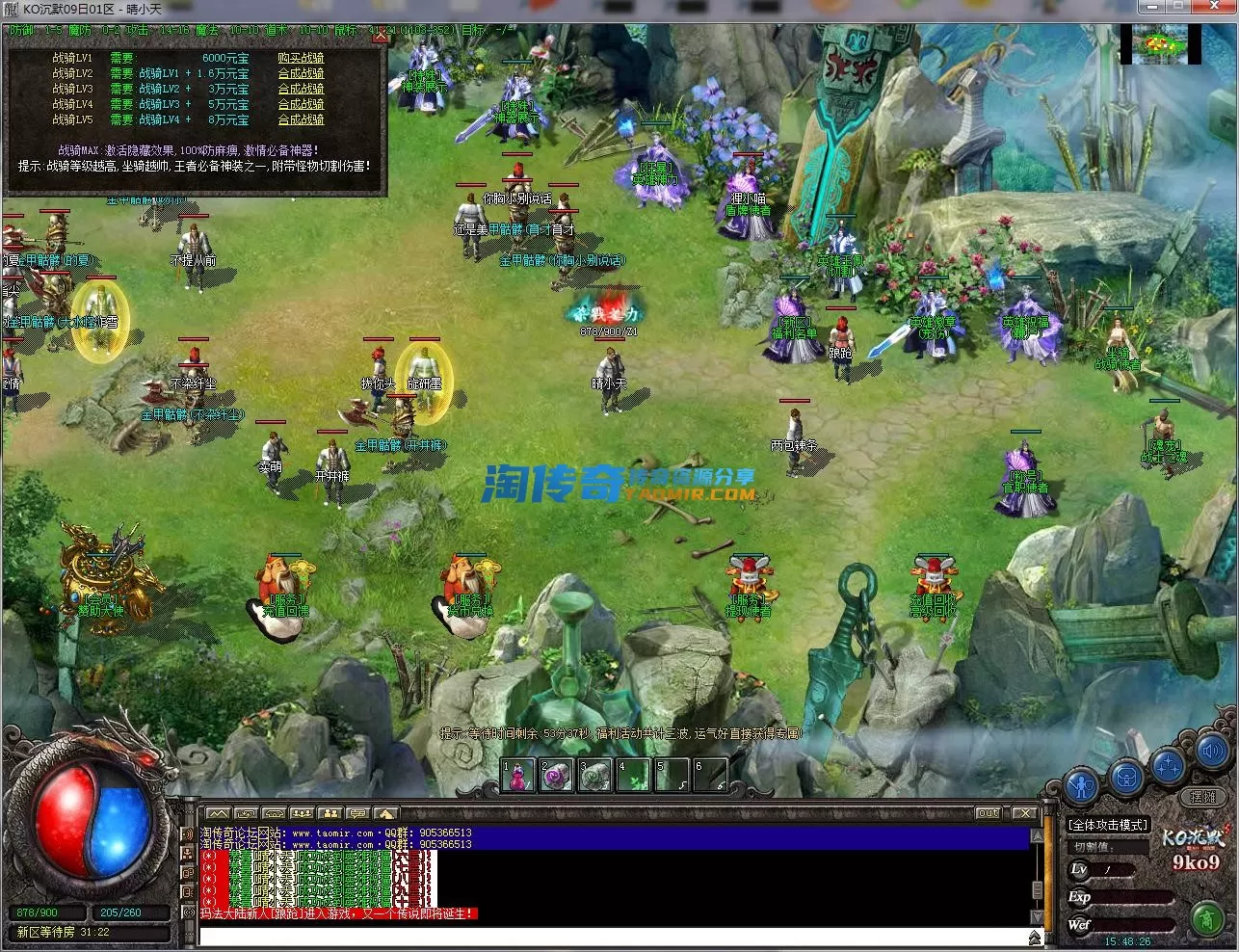Close the chat window with its X button

pos(1024,813)
